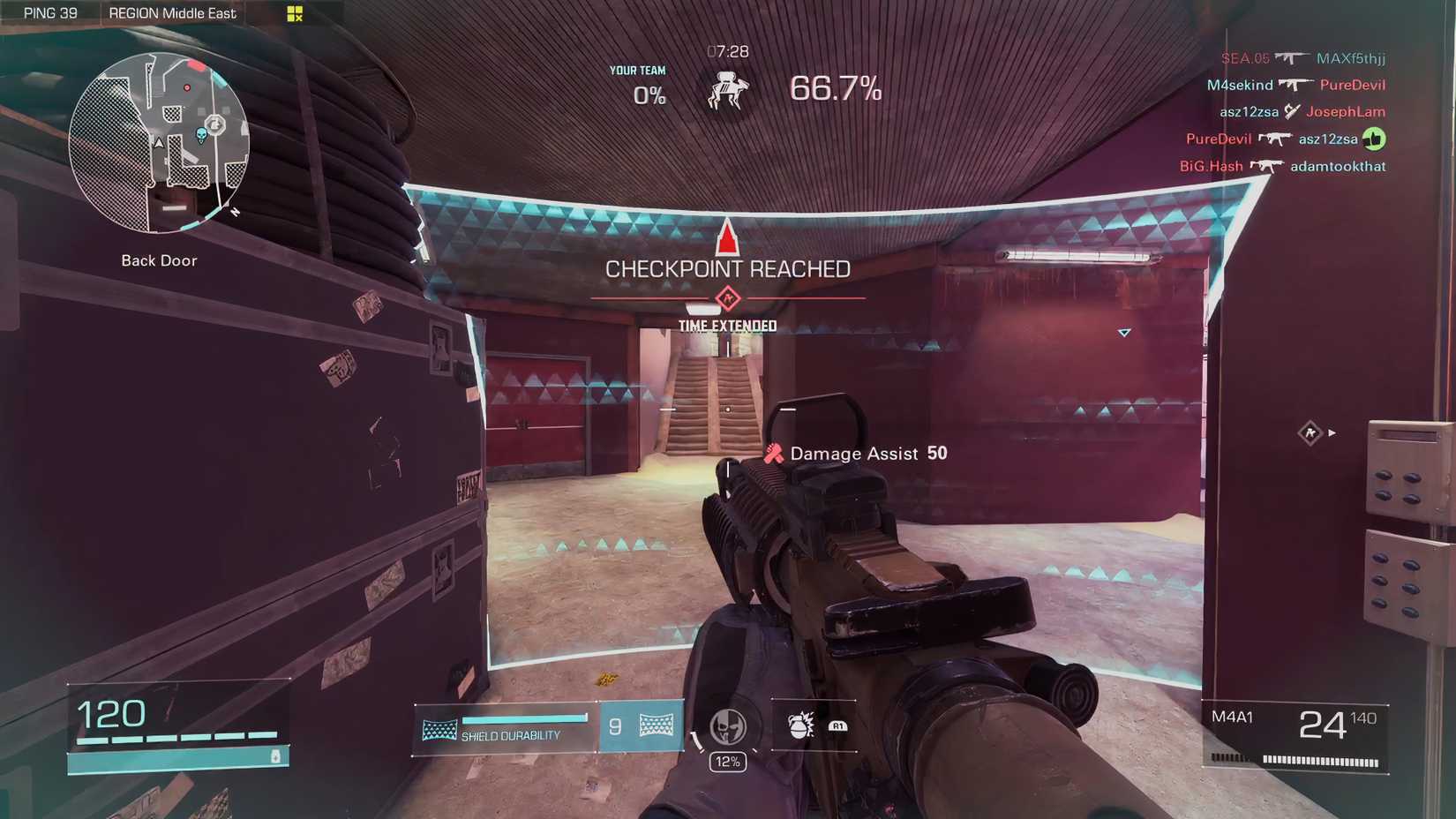
Task: Click the green squad grid icon top-left
Action: [293, 12]
